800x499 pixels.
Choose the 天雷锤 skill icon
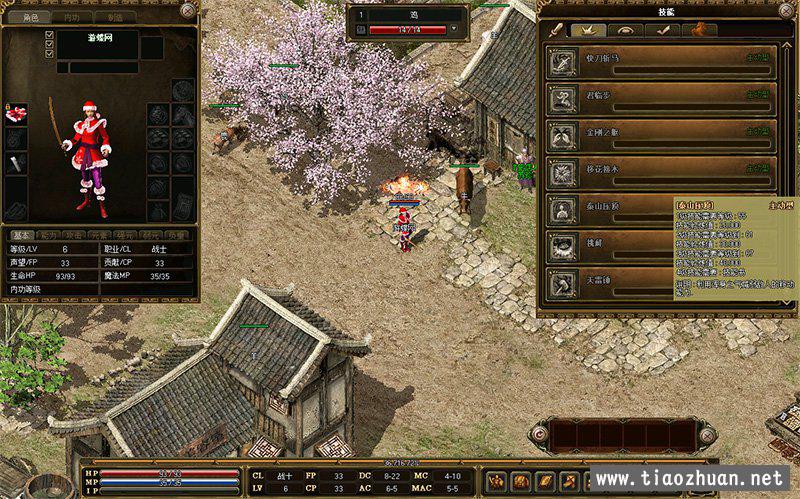tap(562, 284)
